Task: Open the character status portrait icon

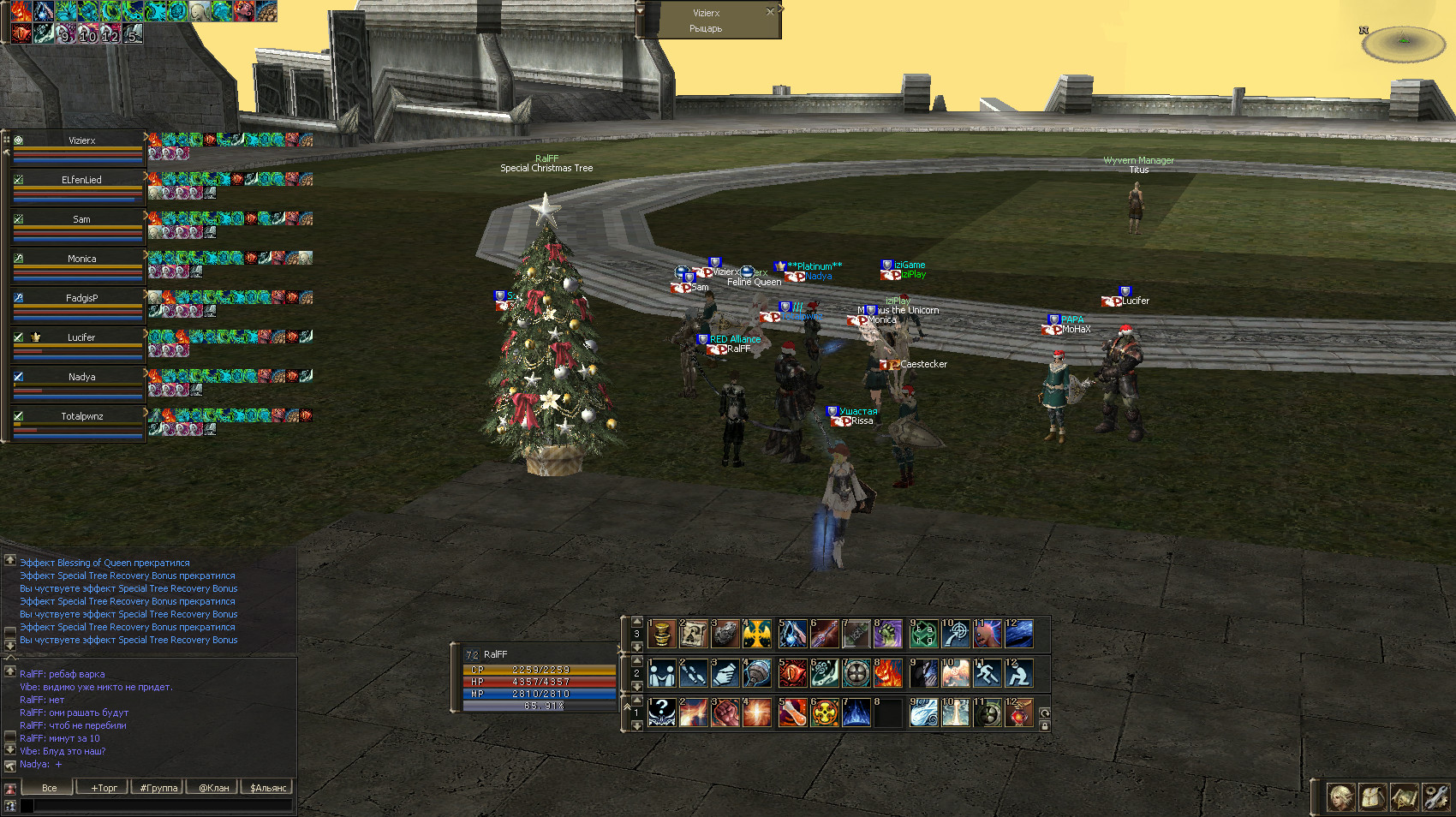Action: point(1340,797)
